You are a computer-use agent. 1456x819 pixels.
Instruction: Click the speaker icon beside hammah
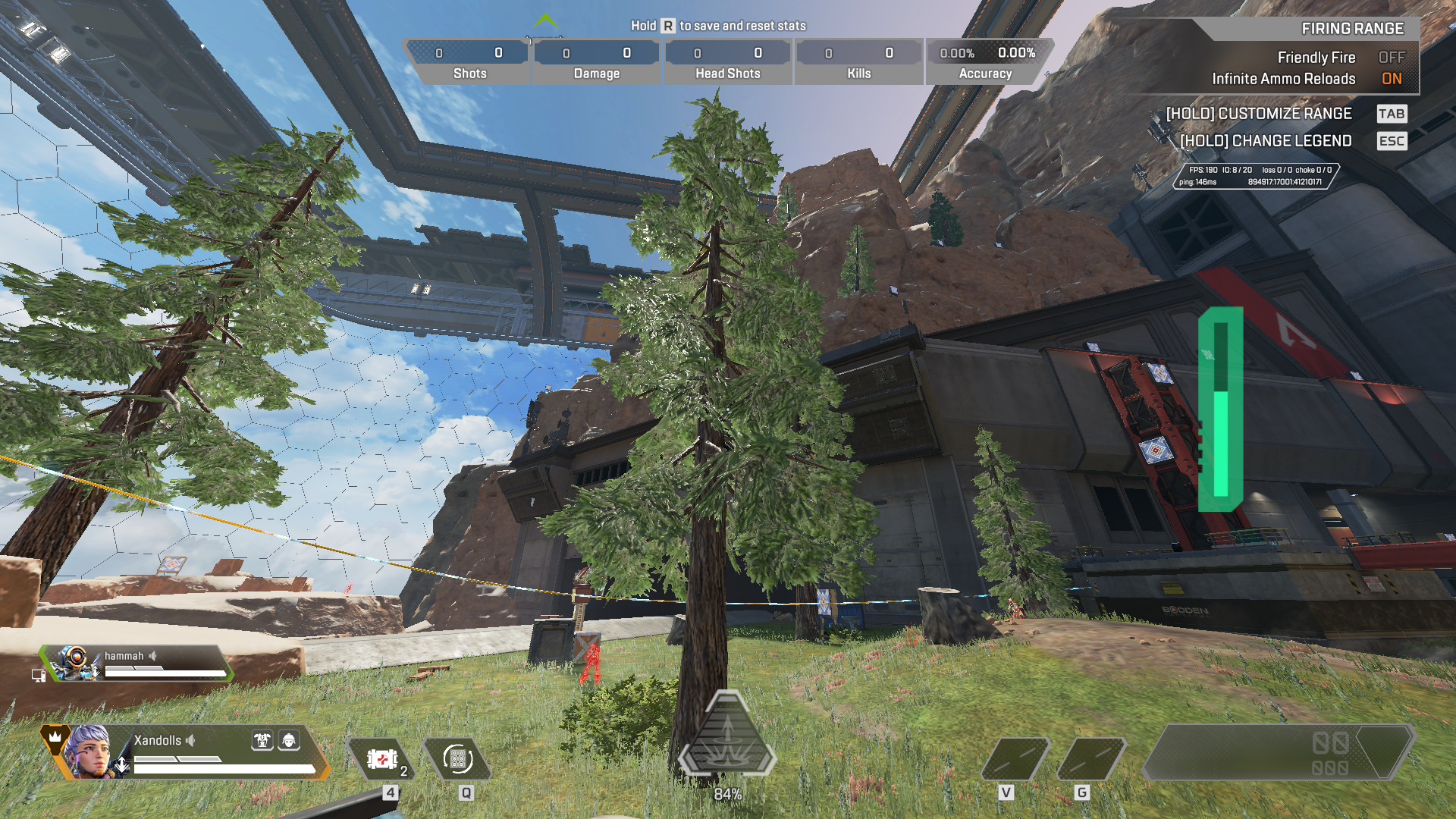pyautogui.click(x=153, y=656)
